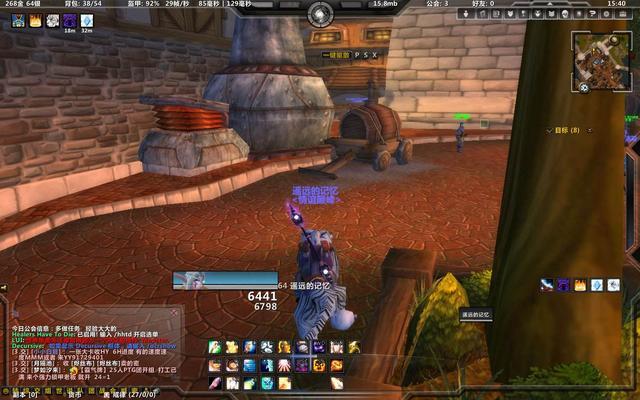Toggle the tracking button on the minimap
Viewport: 640px width, 400px height.
click(584, 87)
